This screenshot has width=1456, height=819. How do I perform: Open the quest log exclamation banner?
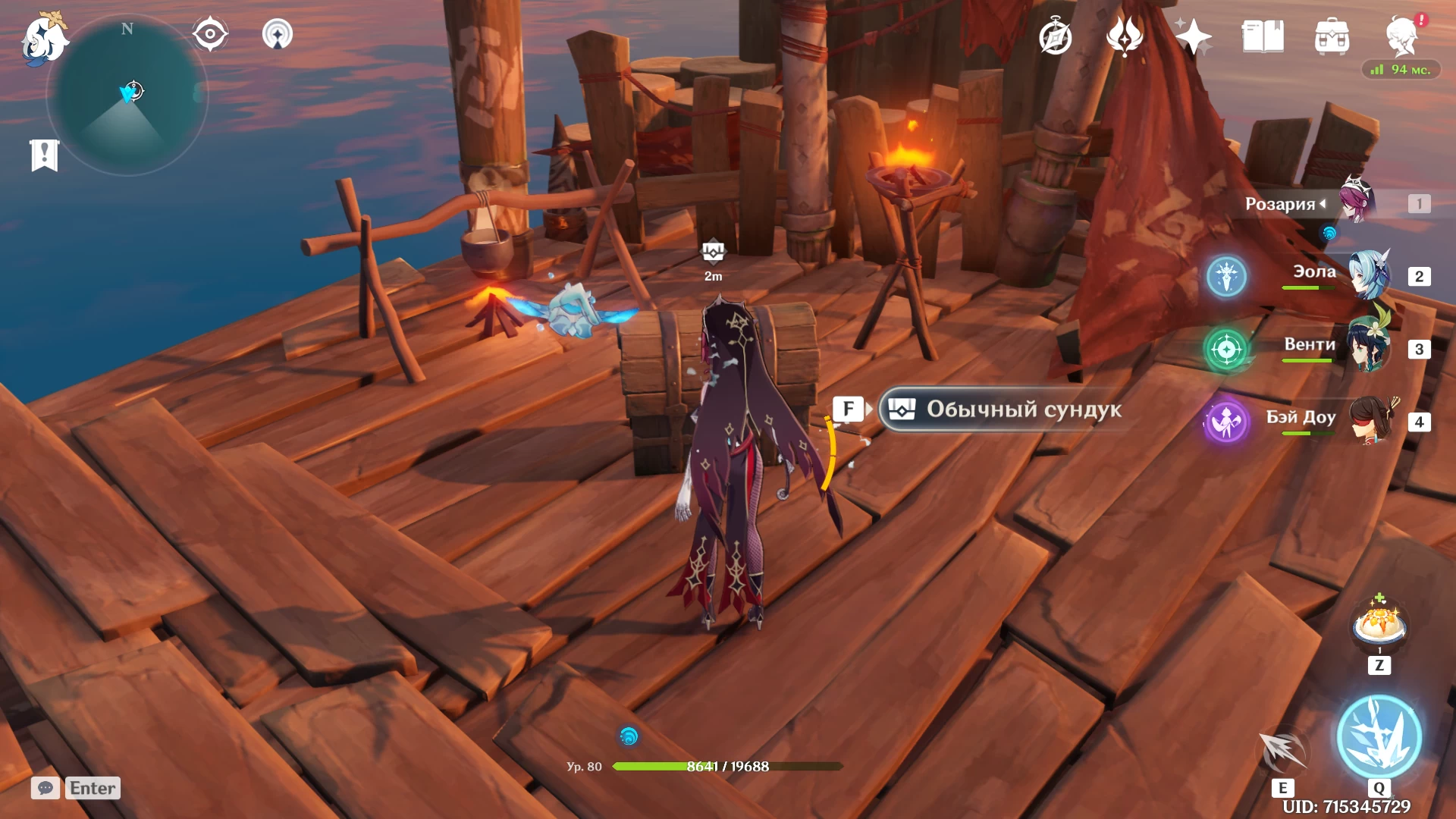(45, 155)
